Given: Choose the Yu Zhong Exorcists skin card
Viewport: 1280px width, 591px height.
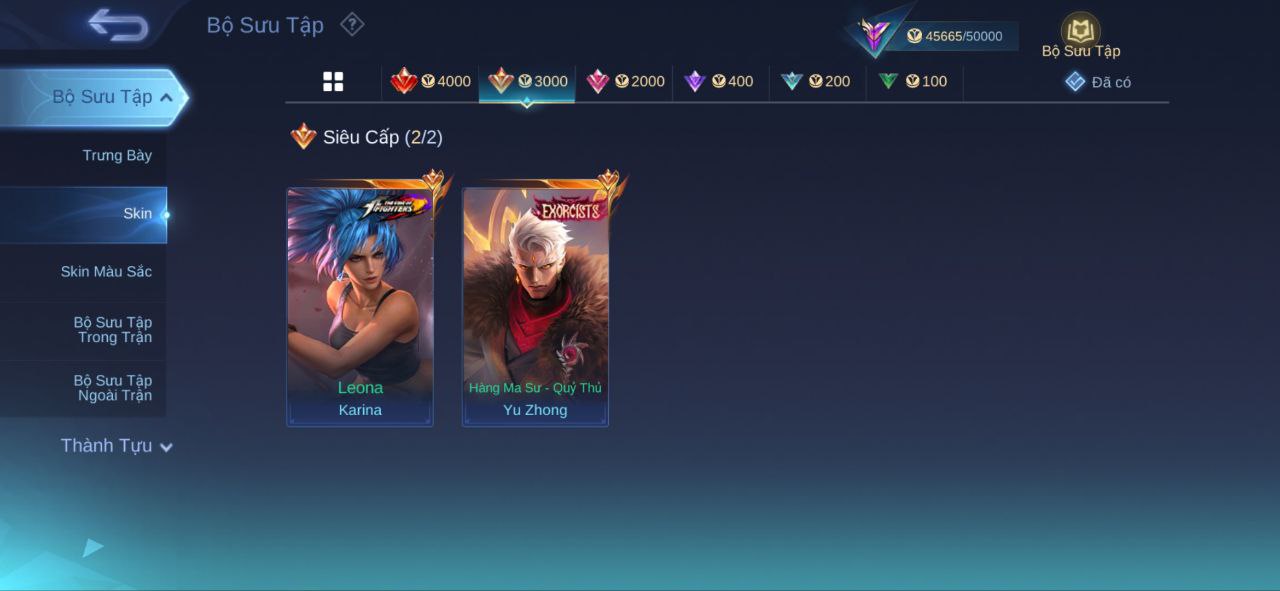Looking at the screenshot, I should (x=535, y=307).
